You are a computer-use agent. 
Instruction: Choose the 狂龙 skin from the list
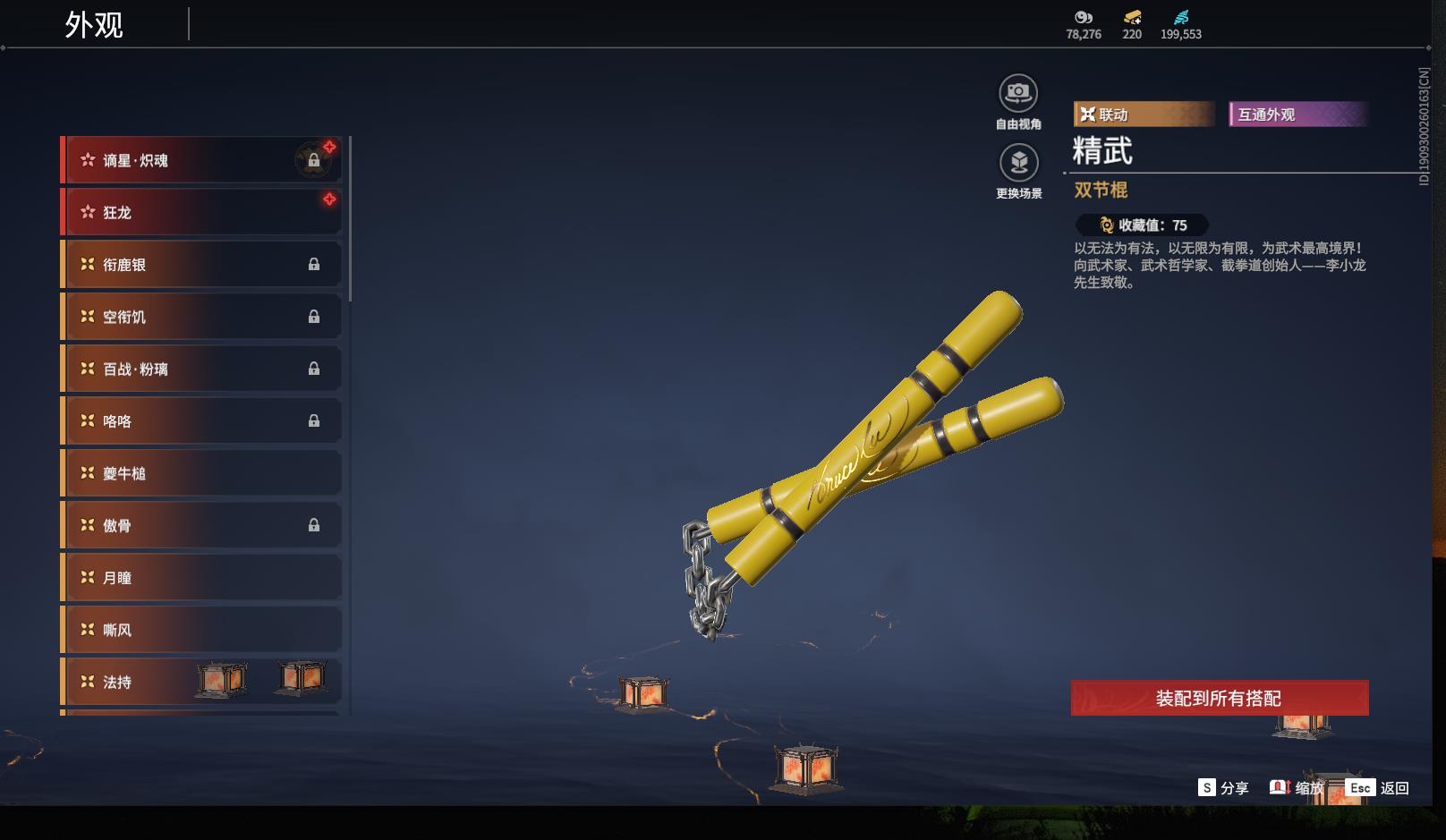(x=201, y=212)
